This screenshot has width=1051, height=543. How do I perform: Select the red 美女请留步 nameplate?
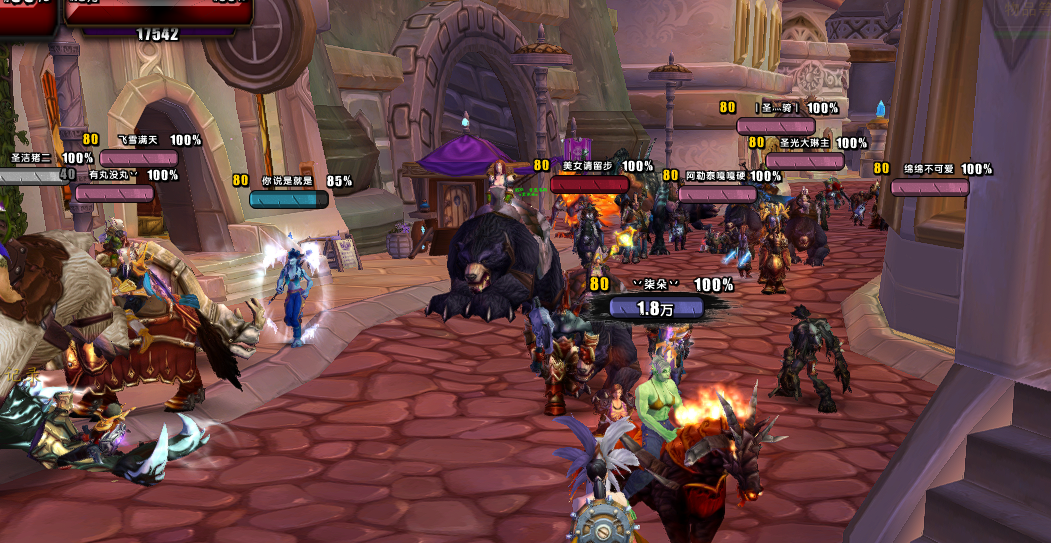coord(590,184)
